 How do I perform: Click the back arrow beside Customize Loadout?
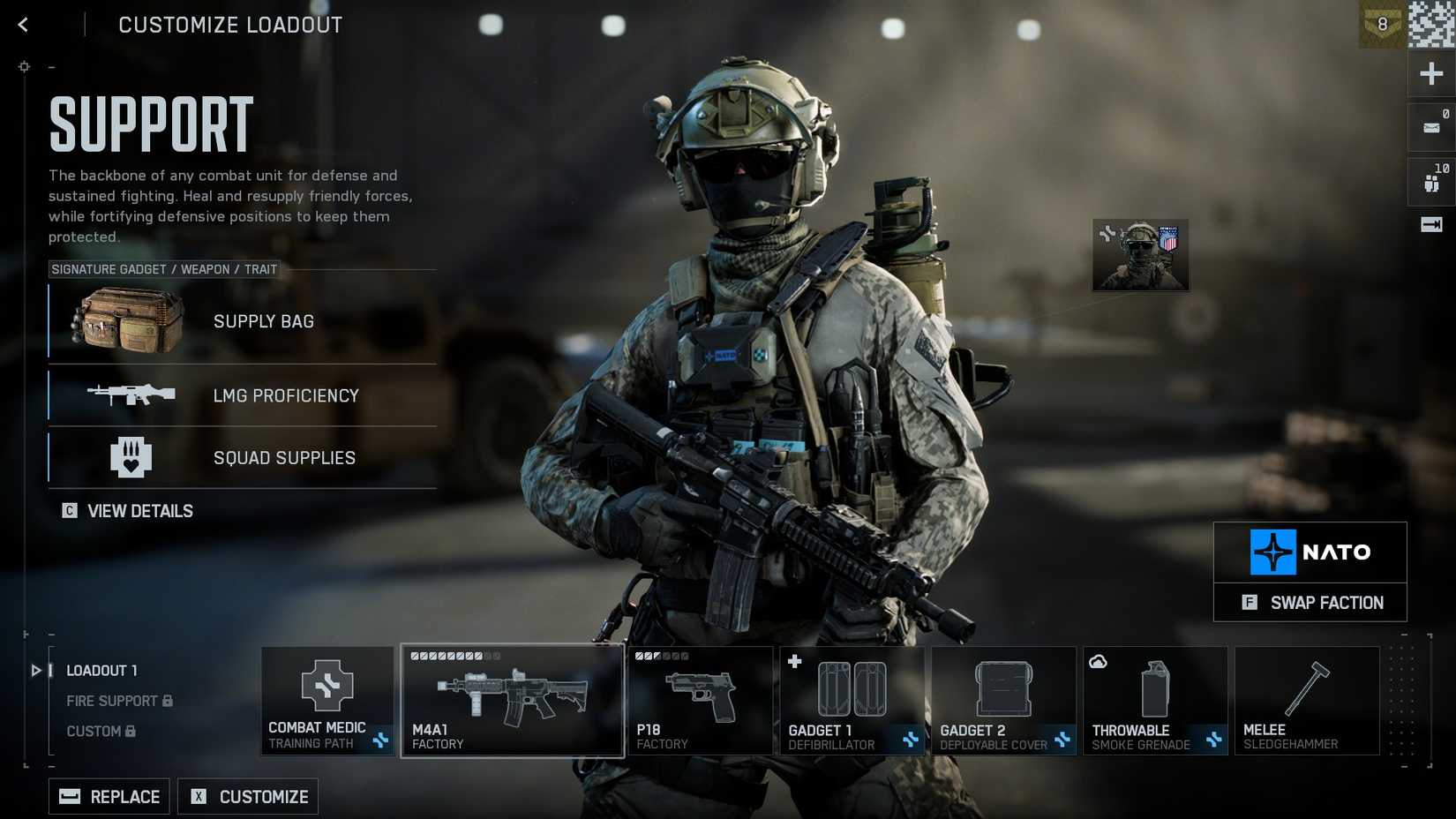(23, 25)
